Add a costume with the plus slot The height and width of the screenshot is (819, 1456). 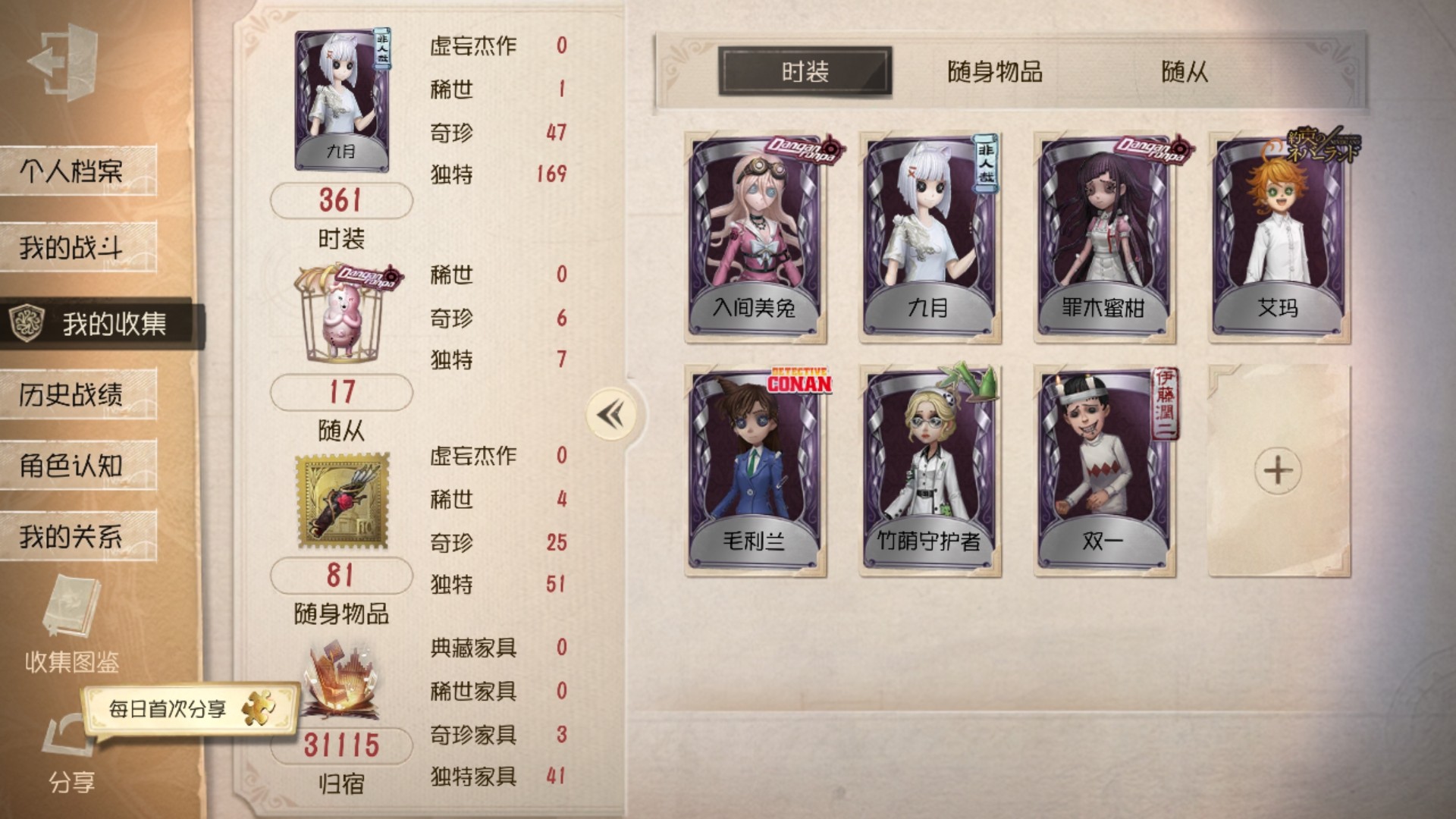(1279, 470)
